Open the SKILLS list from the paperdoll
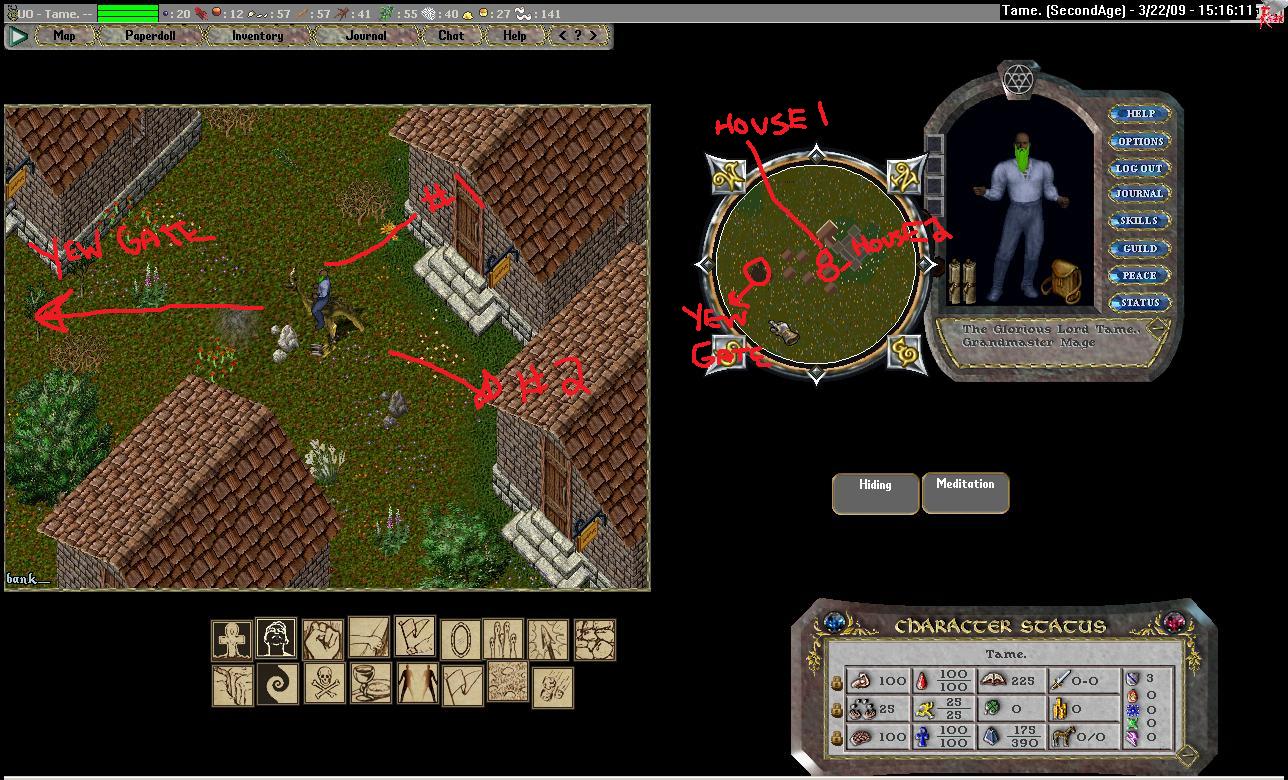1288x780 pixels. [1140, 221]
